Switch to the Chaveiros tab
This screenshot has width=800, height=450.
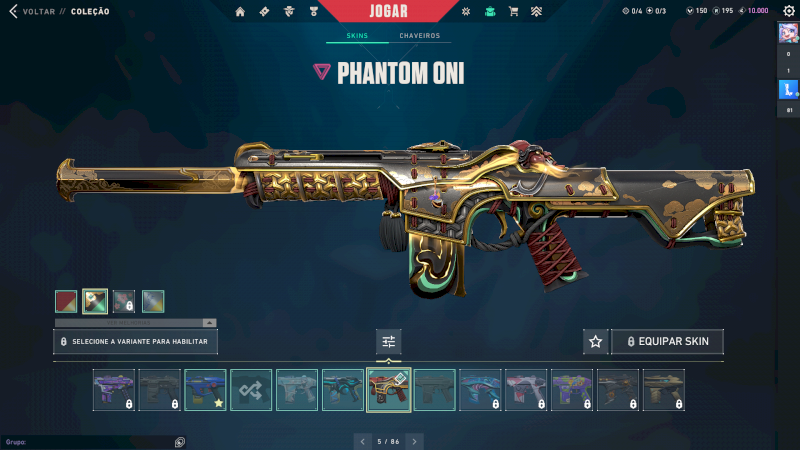419,36
